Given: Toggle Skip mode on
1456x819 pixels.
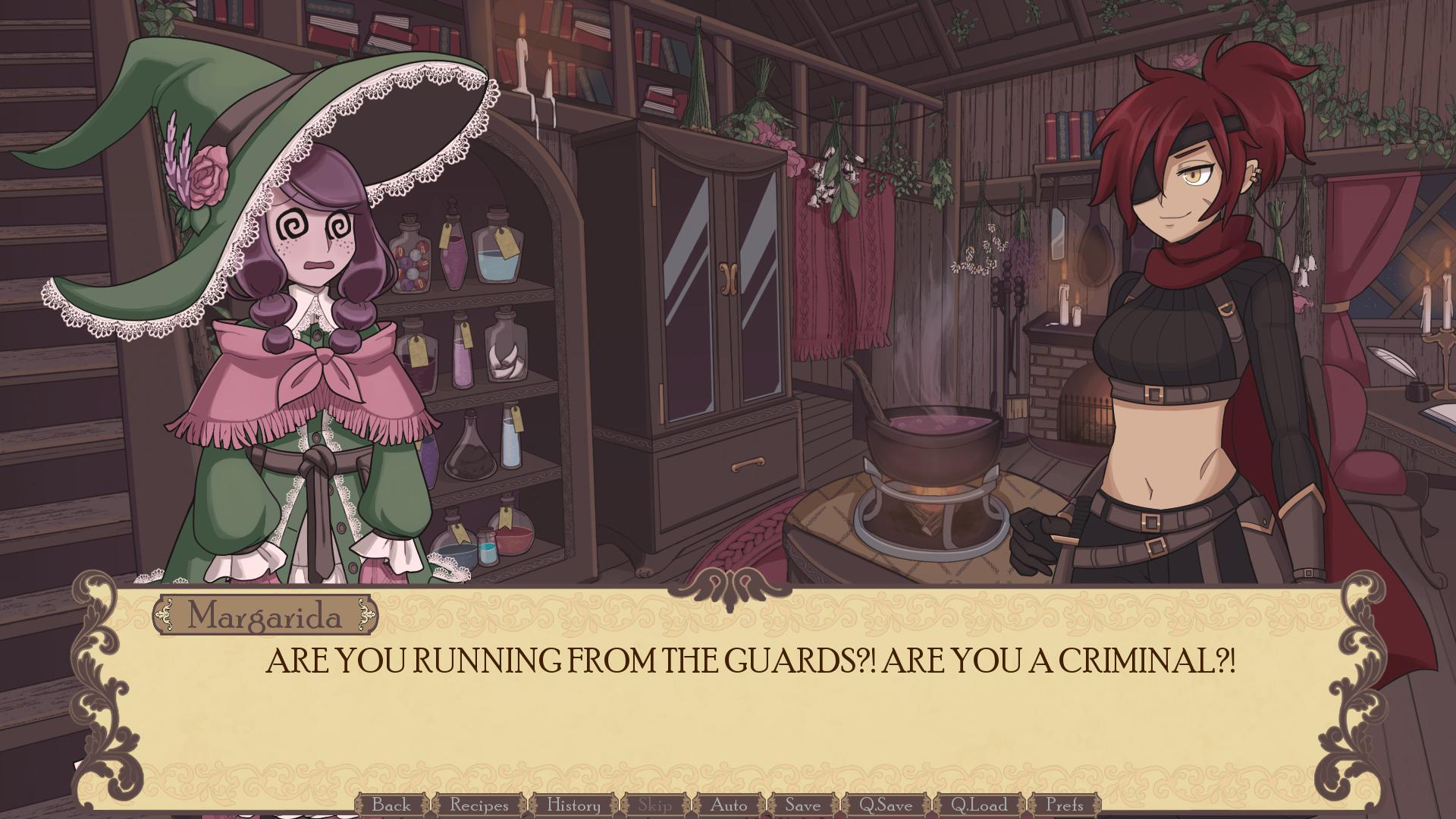Looking at the screenshot, I should click(657, 806).
